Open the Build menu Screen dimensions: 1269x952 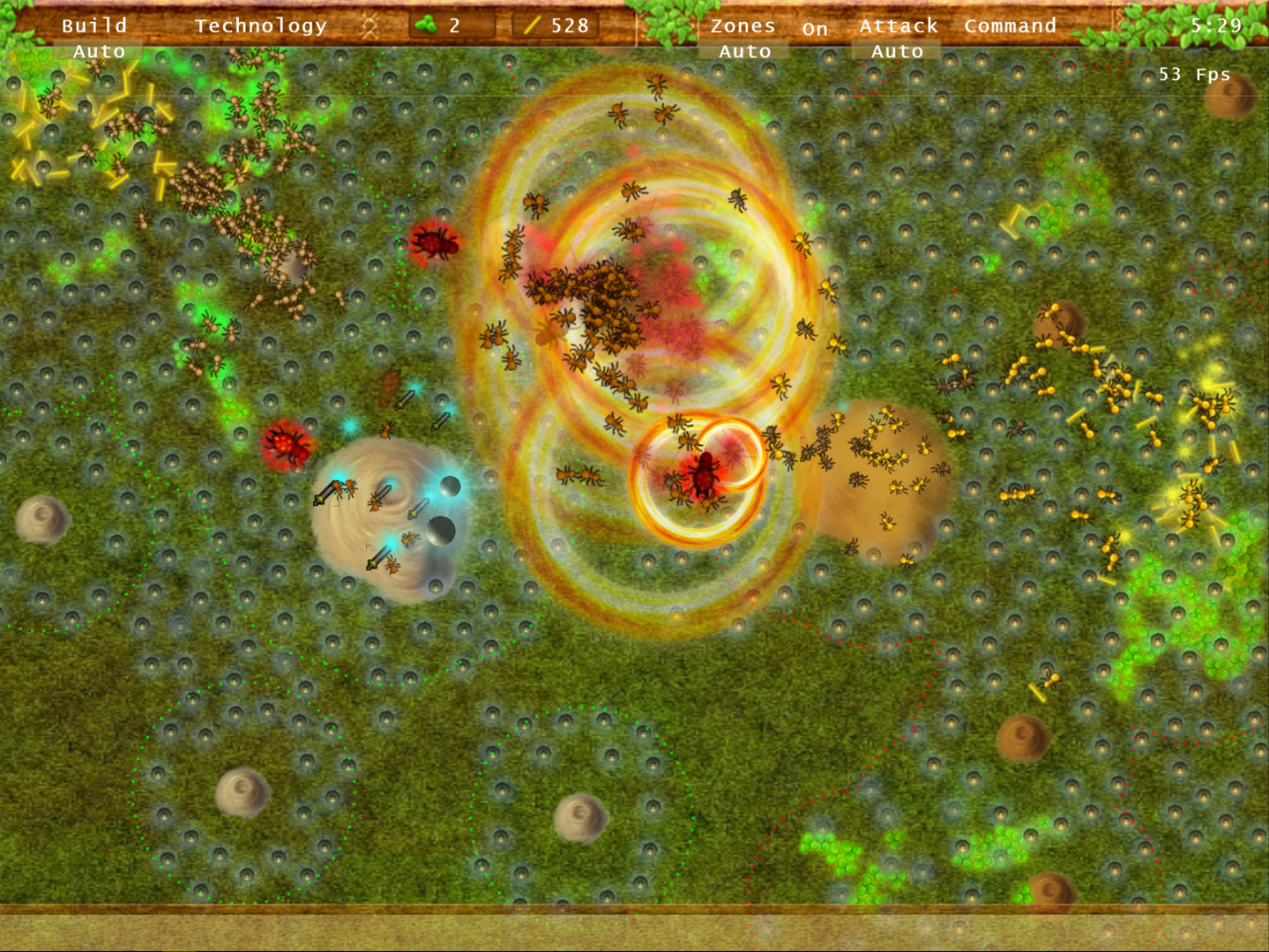93,26
